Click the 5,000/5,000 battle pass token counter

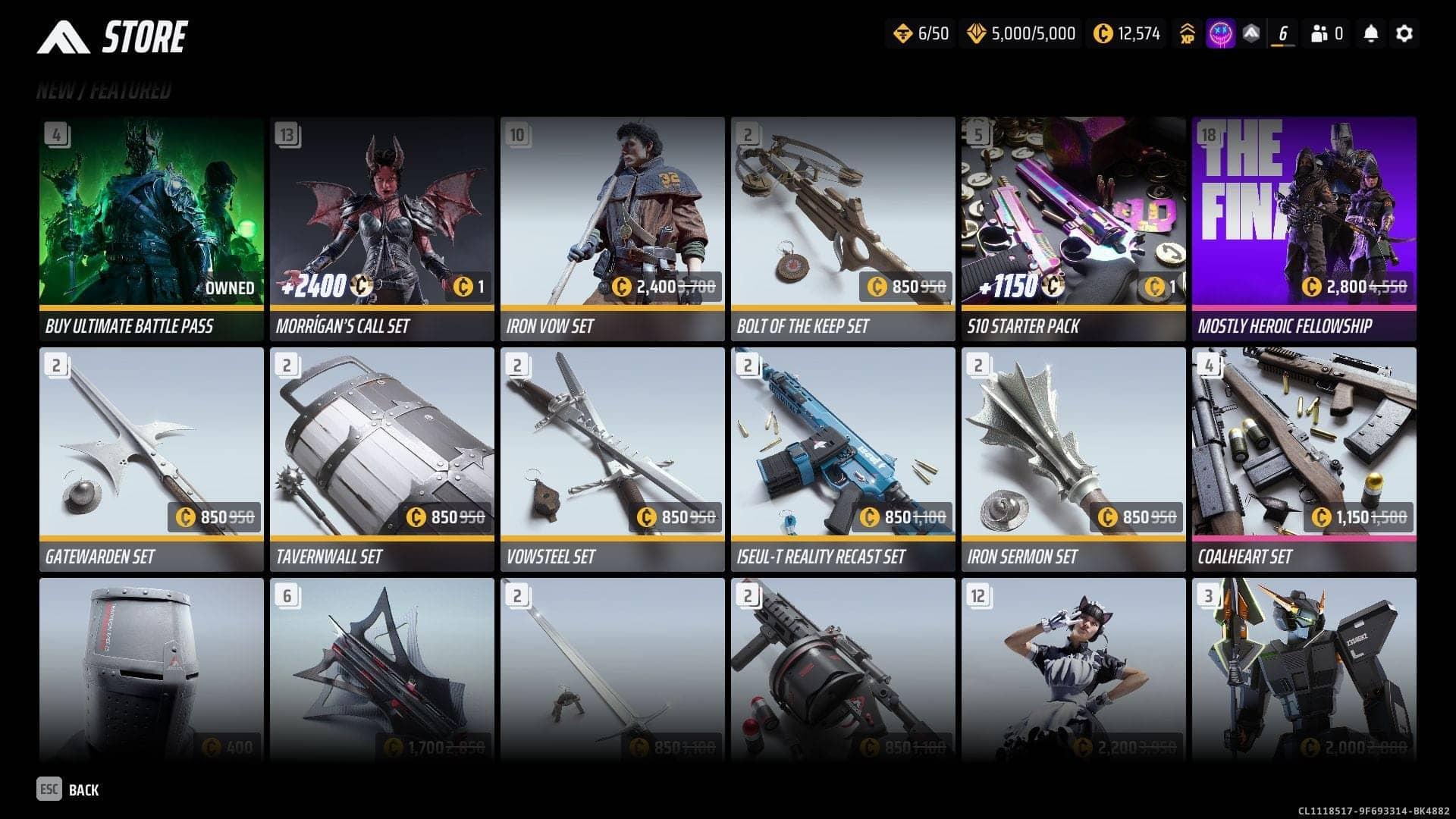(1019, 34)
